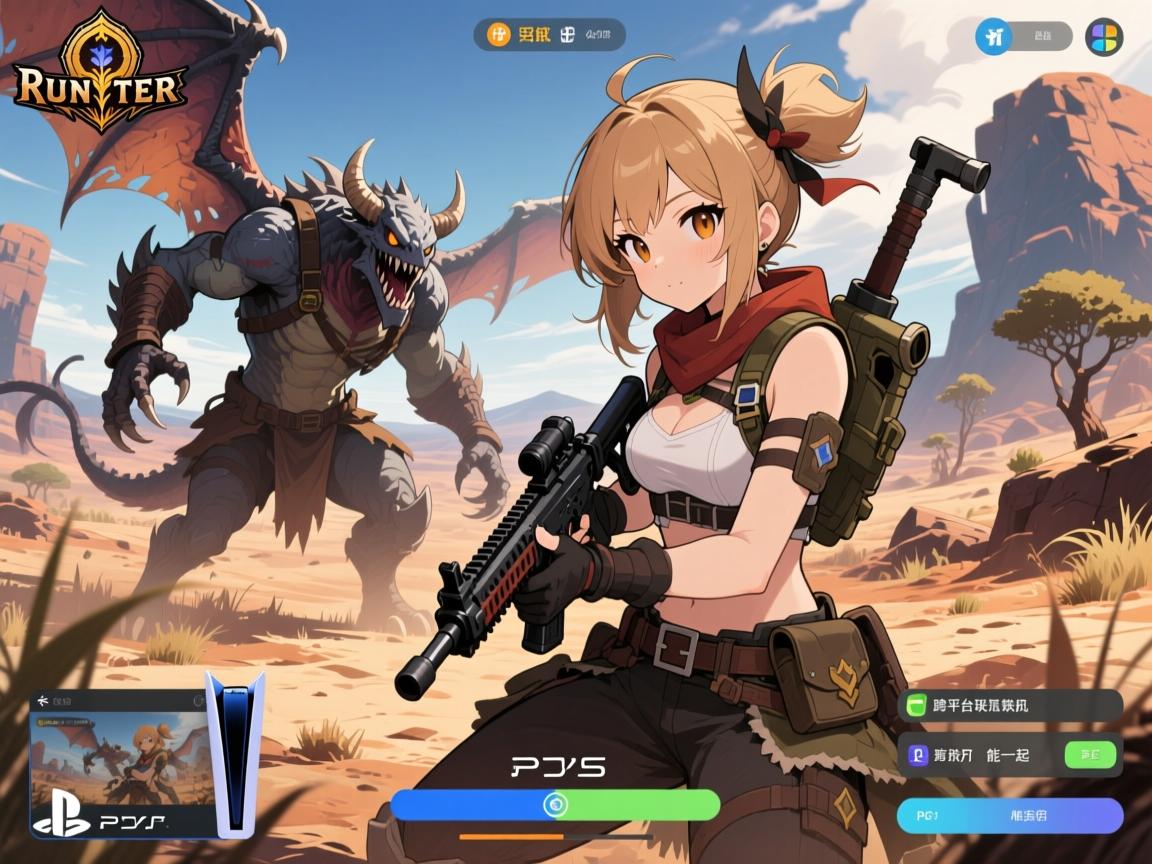Click the Runiter logo emblem
This screenshot has height=864, width=1152.
tap(100, 75)
